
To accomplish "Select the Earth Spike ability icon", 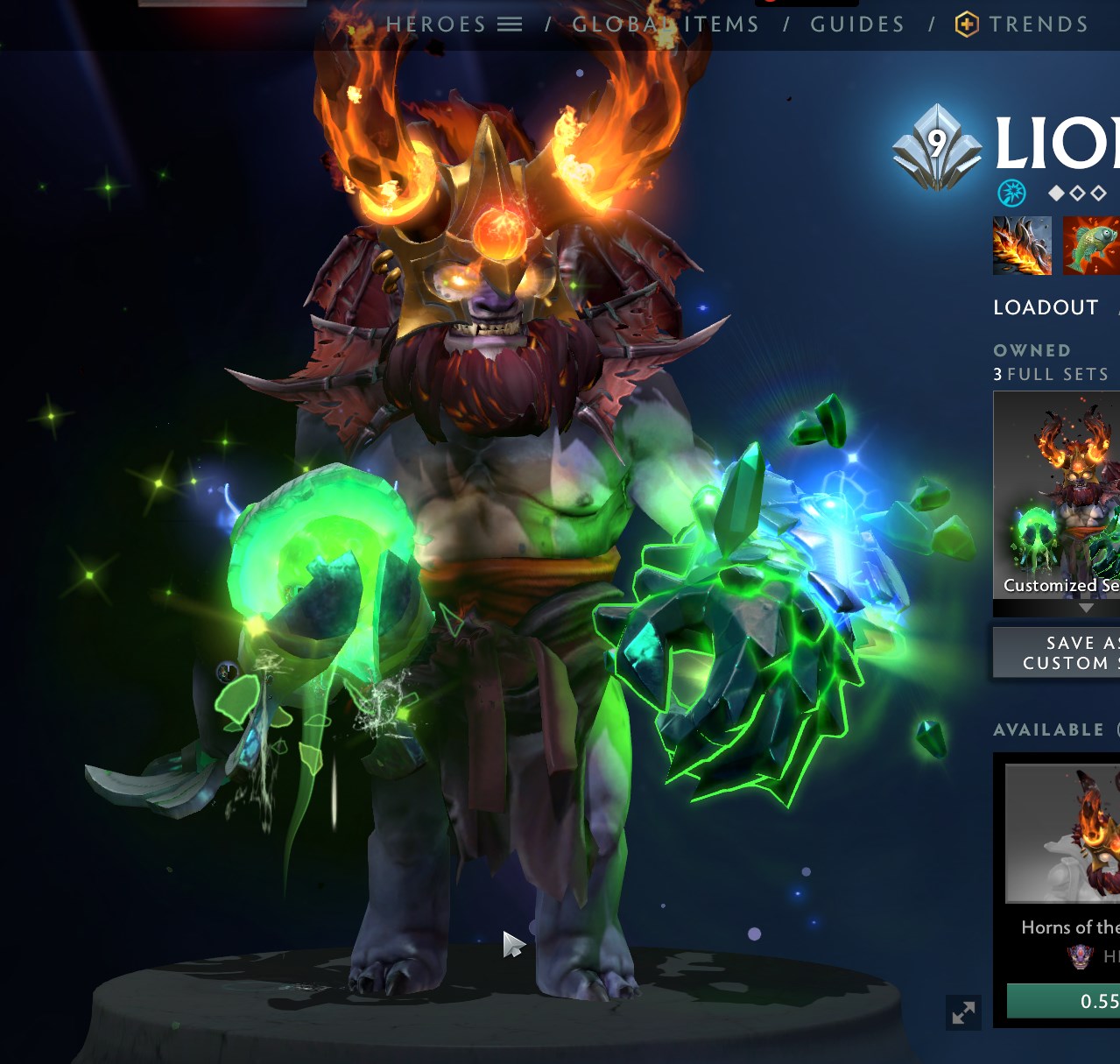I will pyautogui.click(x=1022, y=246).
